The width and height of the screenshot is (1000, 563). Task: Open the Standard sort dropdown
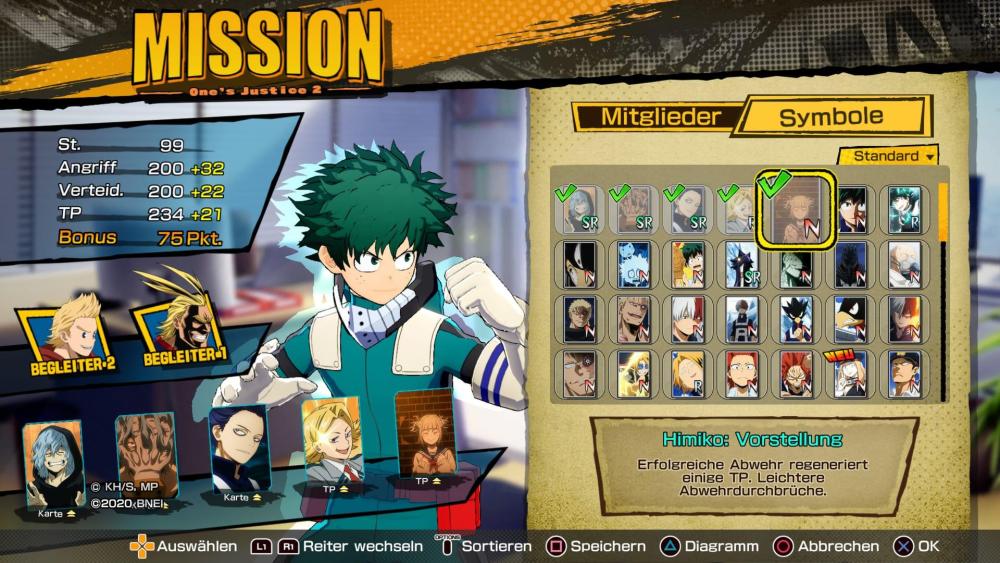(893, 156)
